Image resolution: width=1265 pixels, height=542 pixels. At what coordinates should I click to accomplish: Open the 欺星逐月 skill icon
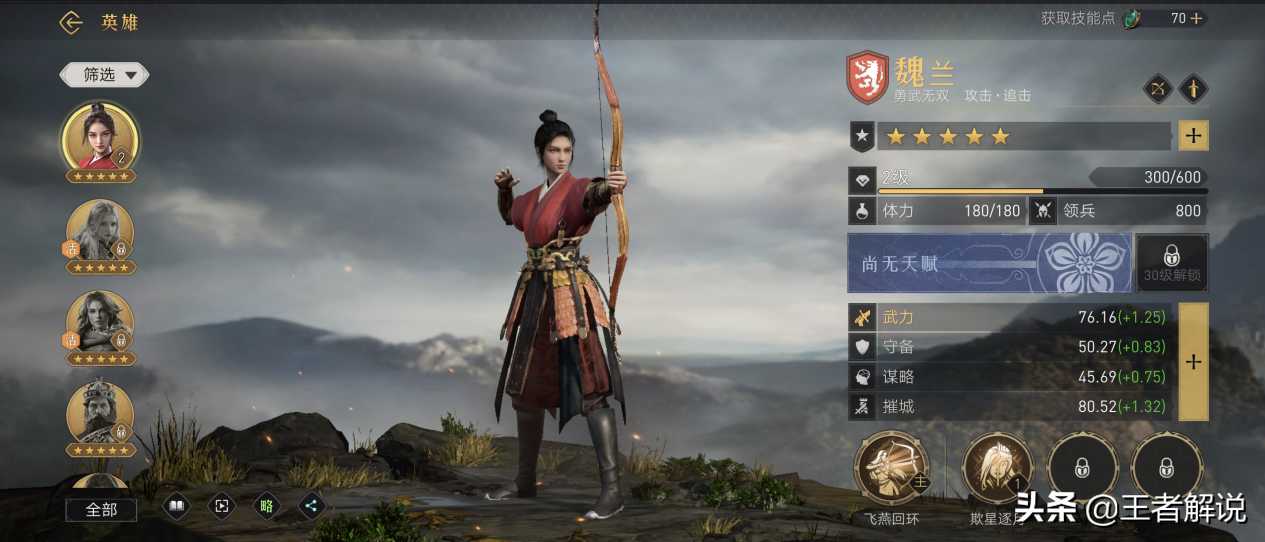pyautogui.click(x=997, y=468)
